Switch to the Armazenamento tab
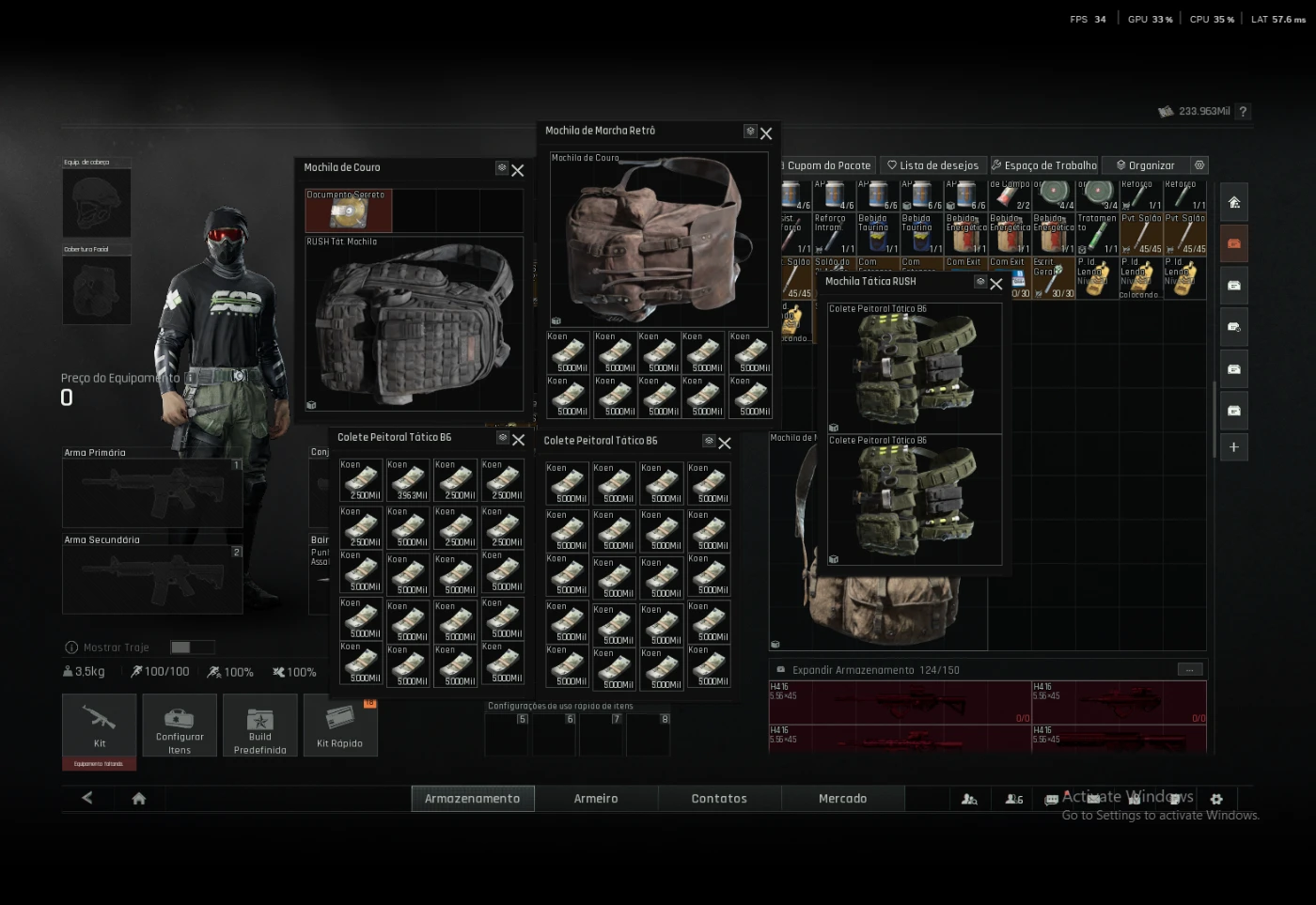The width and height of the screenshot is (1316, 905). click(472, 799)
